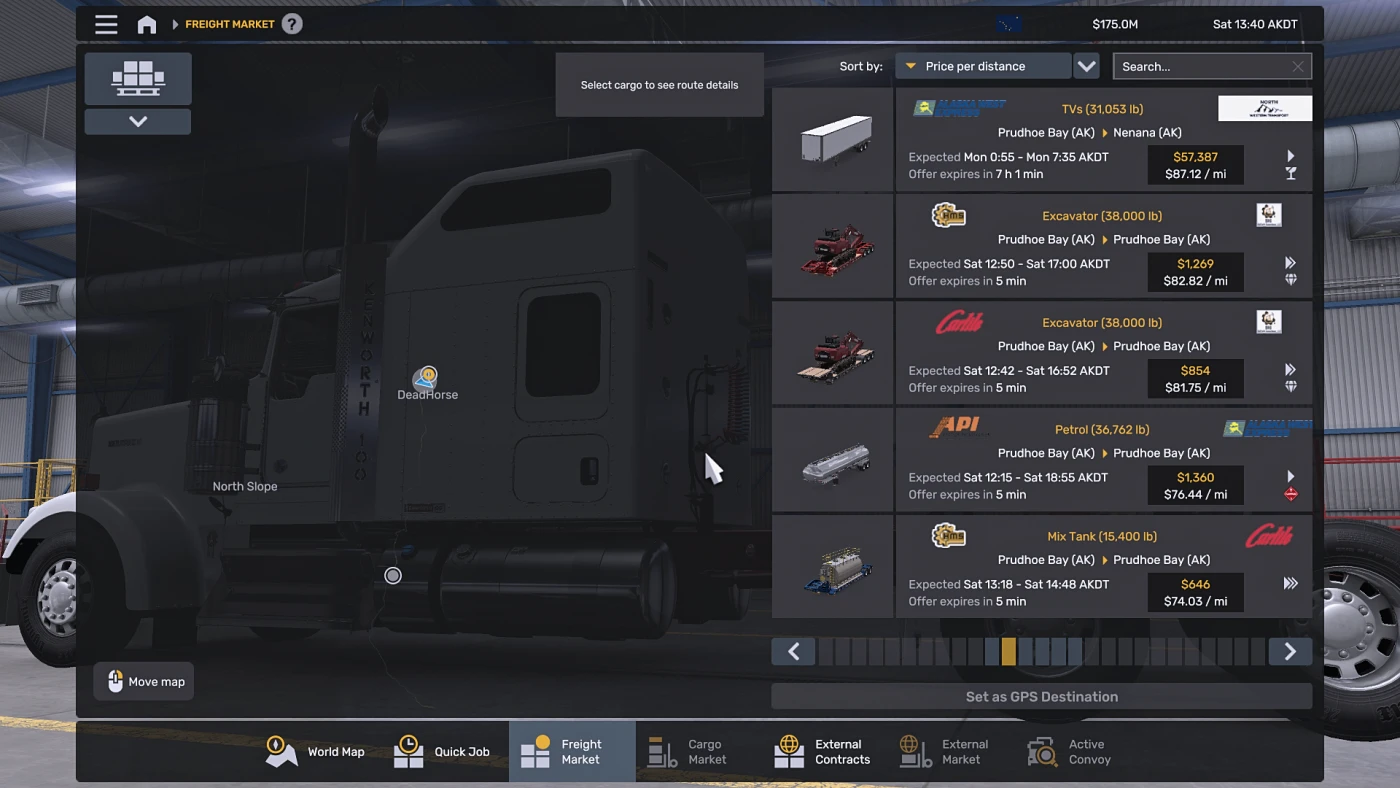The width and height of the screenshot is (1400, 788).
Task: Click the chevron right of the sort selector
Action: tap(1086, 65)
